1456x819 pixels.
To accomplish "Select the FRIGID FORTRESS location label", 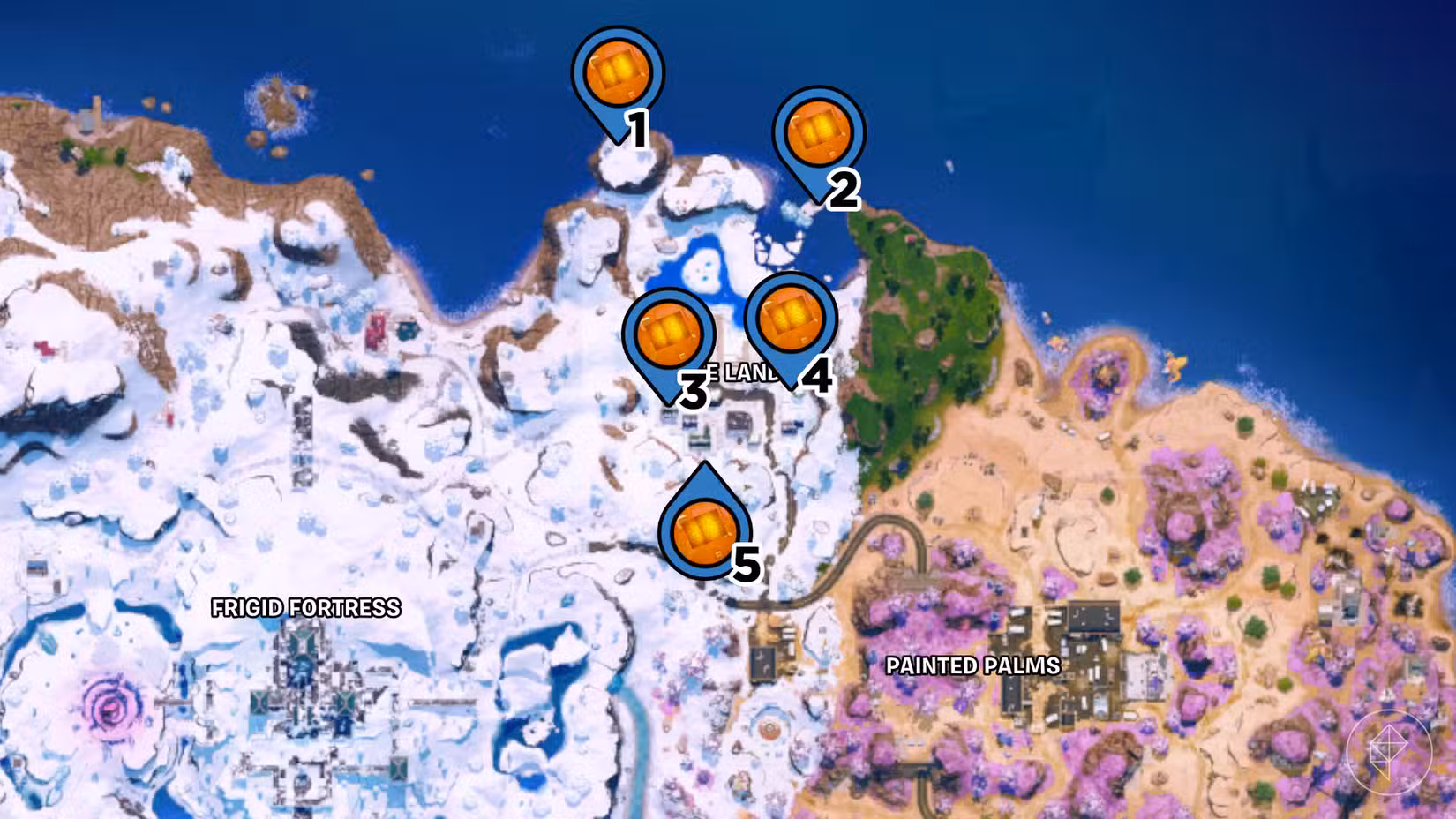I will 306,607.
